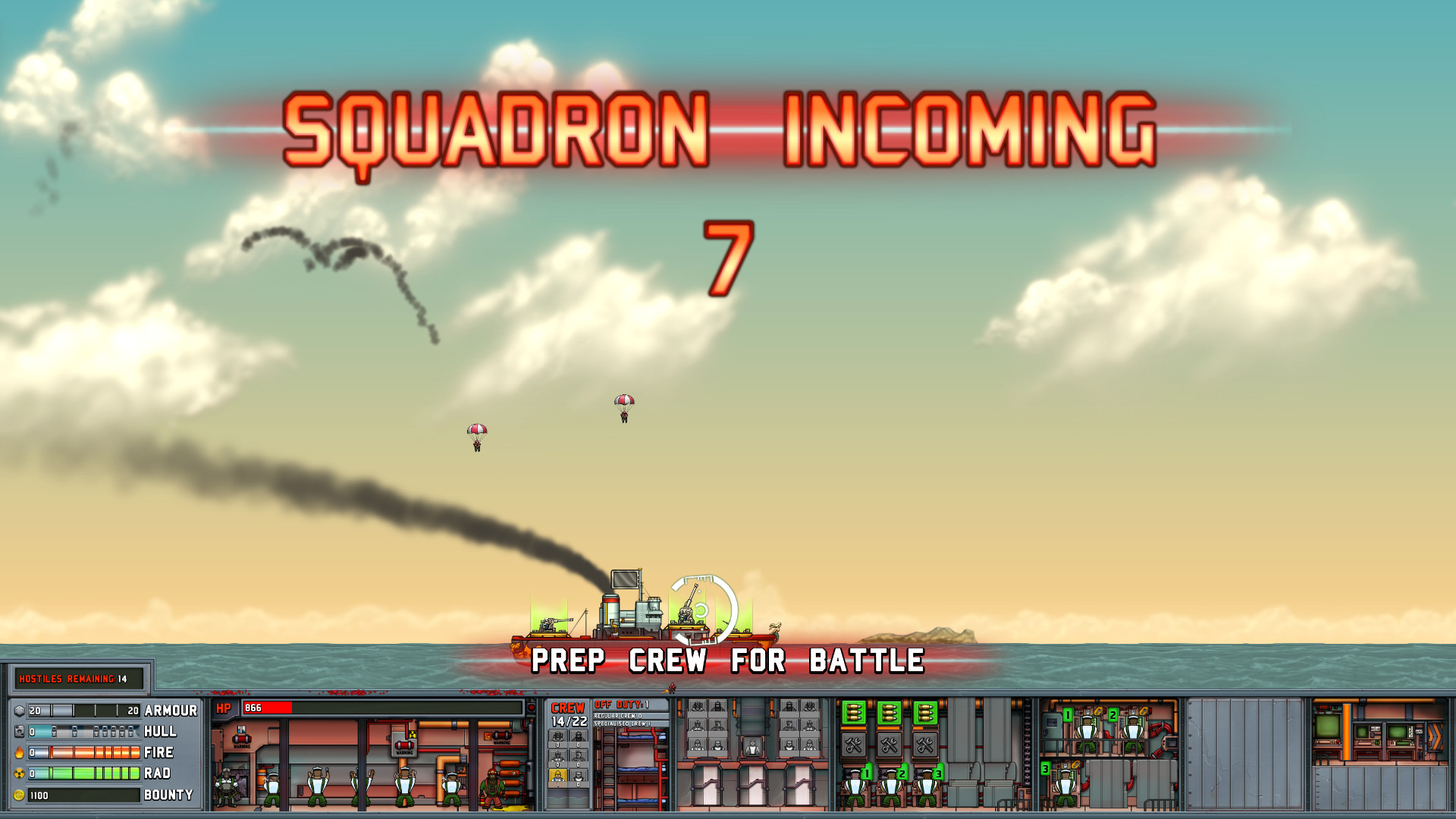
Task: Select the firefighter crew member in red gear
Action: 491,785
